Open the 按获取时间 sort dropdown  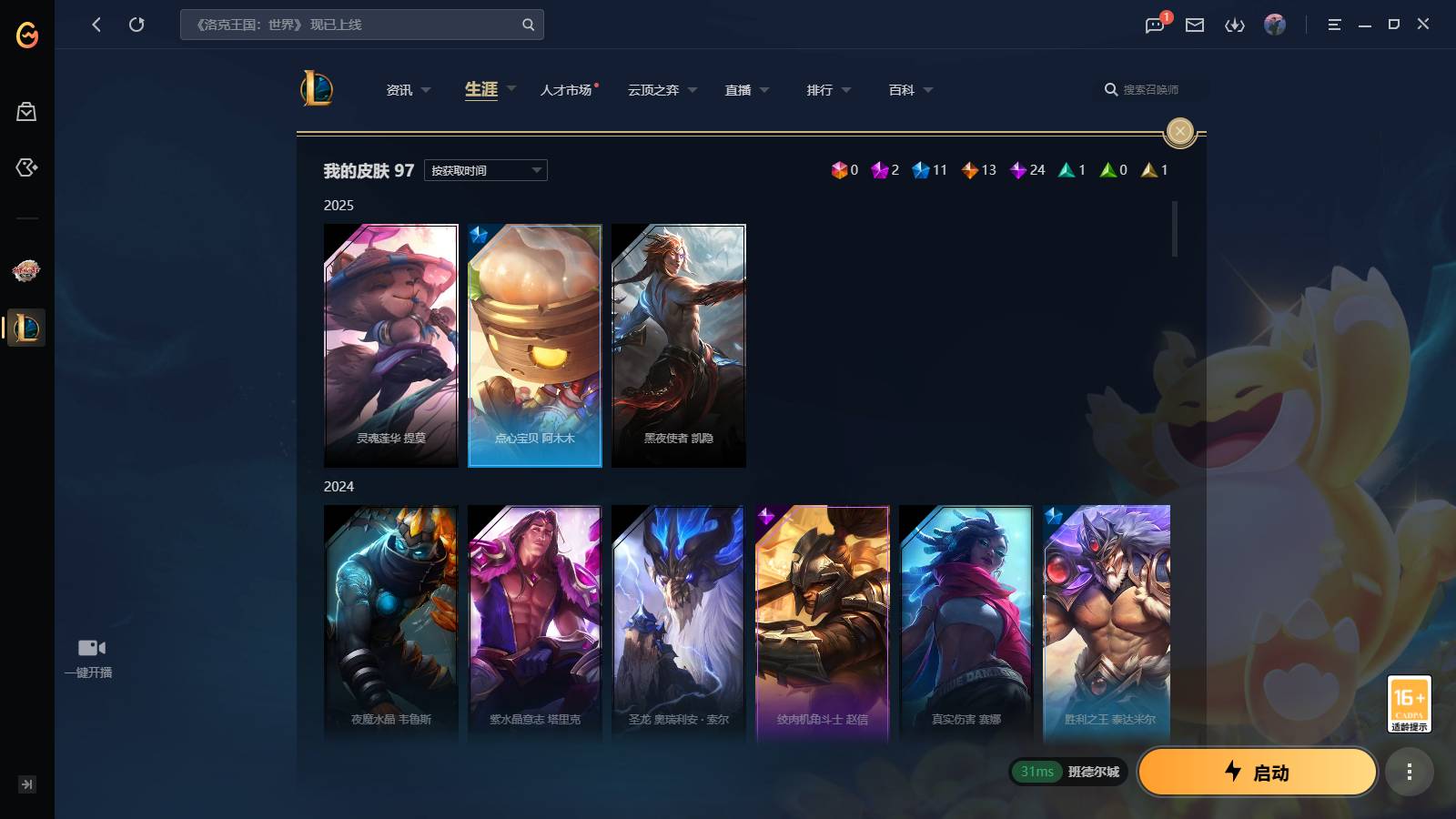point(485,170)
